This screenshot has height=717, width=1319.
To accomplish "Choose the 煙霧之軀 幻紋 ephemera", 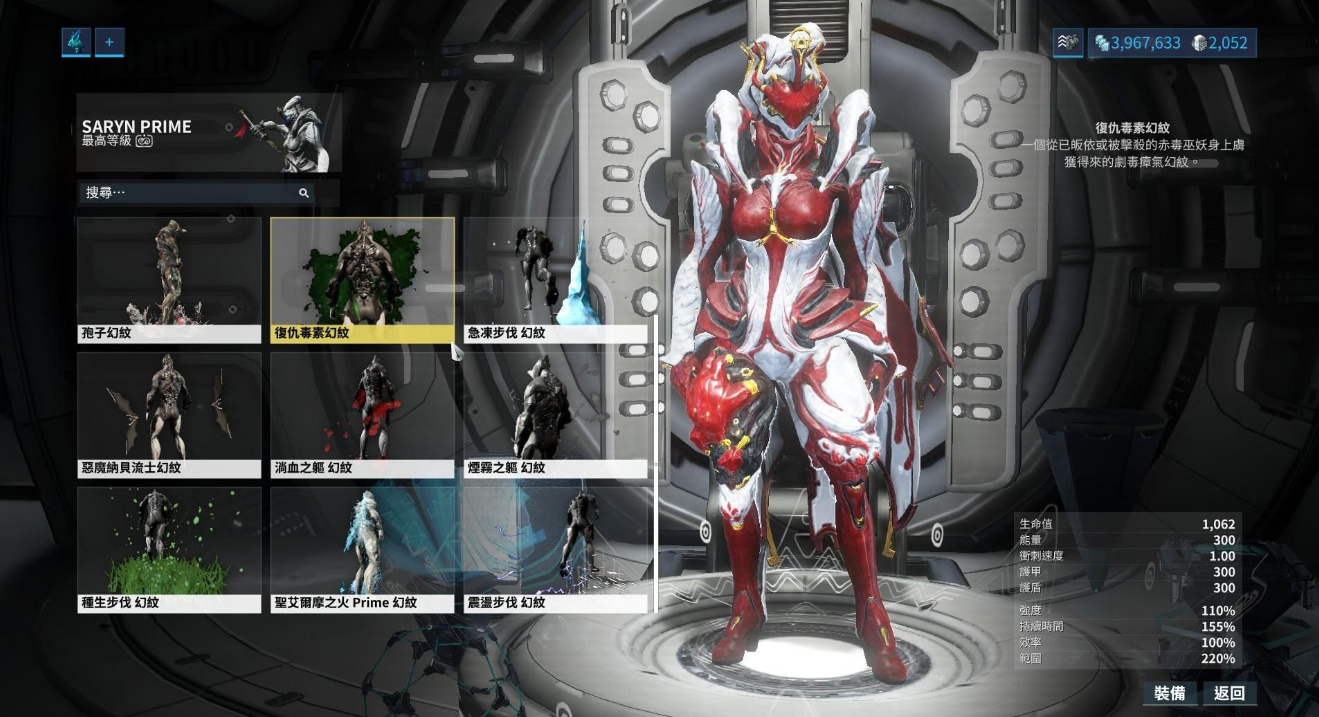I will (x=555, y=414).
